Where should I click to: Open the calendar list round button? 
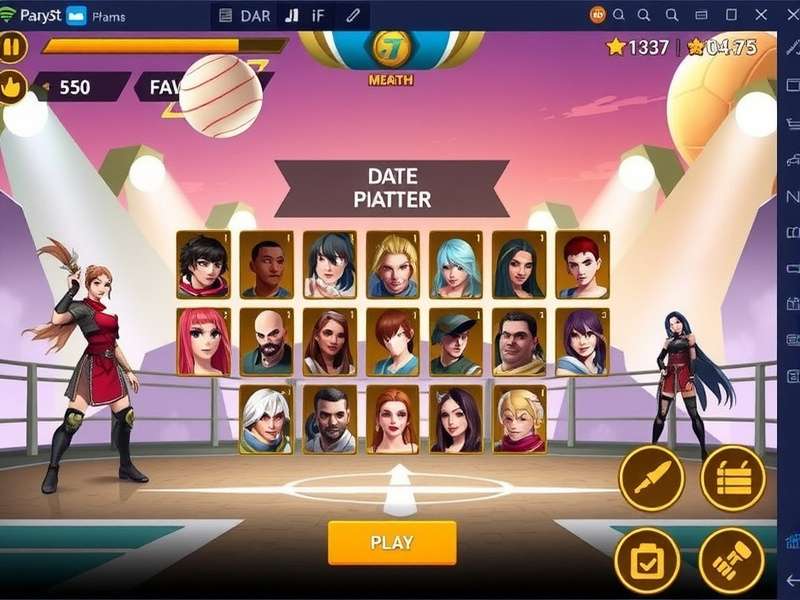coord(733,478)
